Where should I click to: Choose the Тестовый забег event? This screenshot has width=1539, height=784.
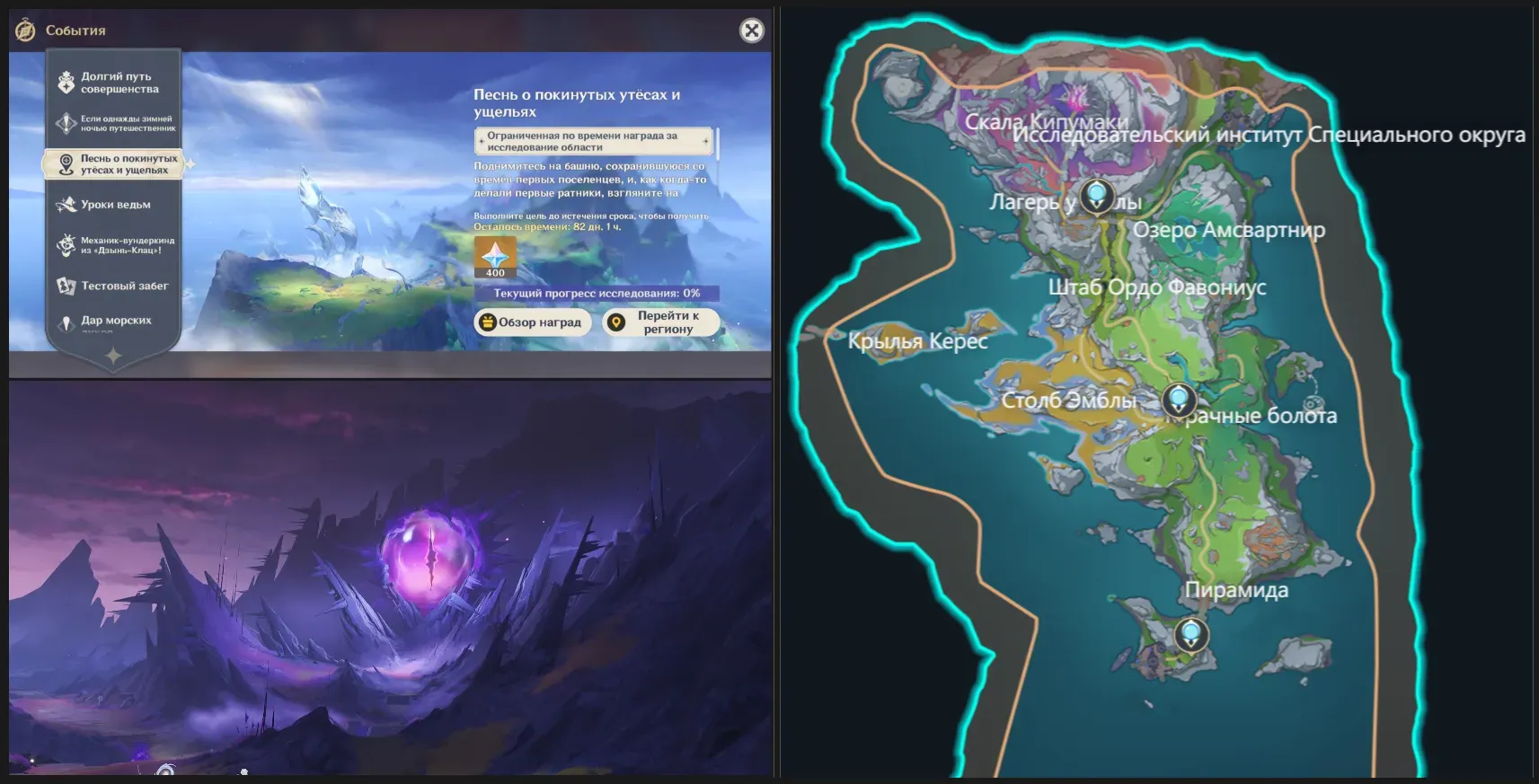click(x=113, y=286)
